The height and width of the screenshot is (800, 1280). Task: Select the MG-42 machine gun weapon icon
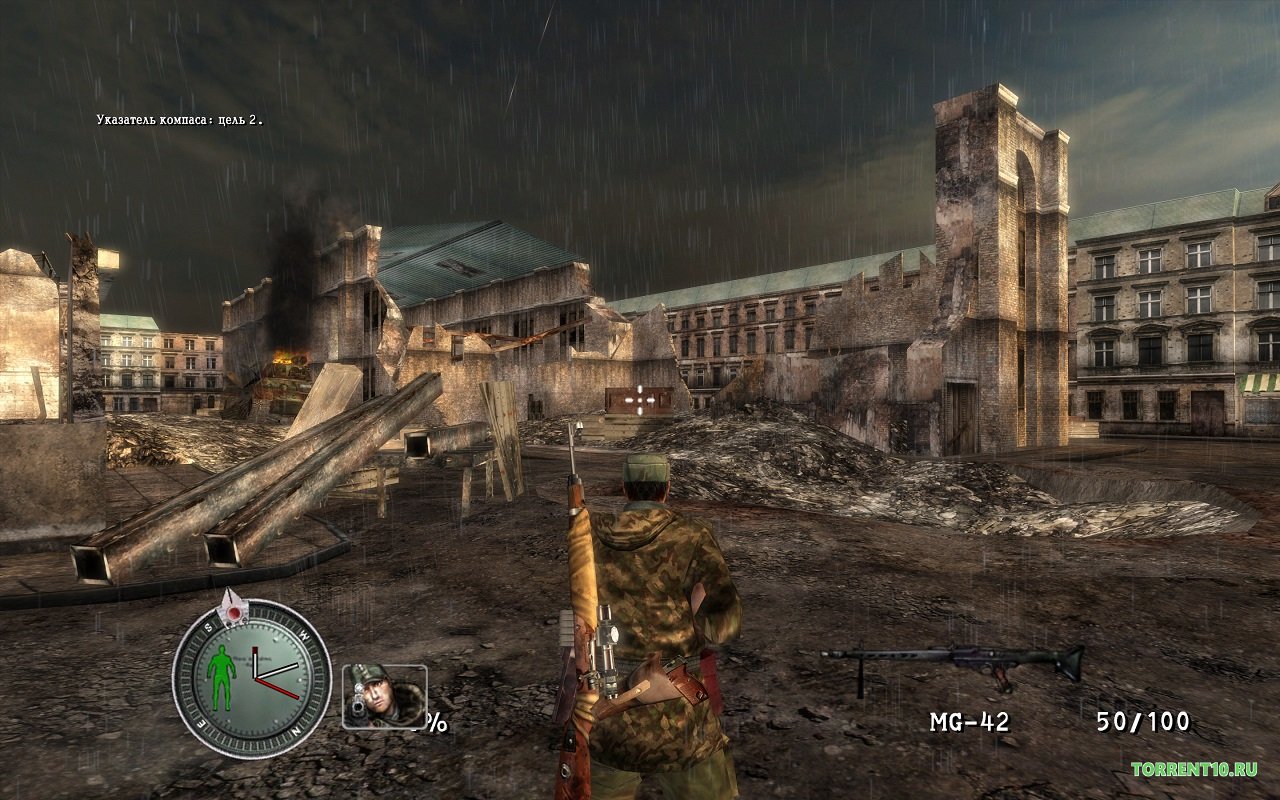point(952,664)
